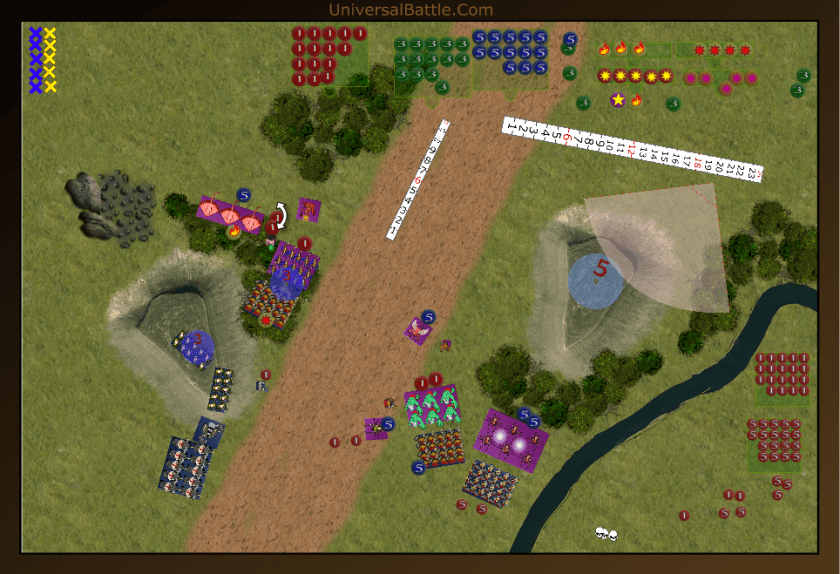This screenshot has width=840, height=574.
Task: Select the purple unit with glowing white orbs
Action: coord(512,437)
